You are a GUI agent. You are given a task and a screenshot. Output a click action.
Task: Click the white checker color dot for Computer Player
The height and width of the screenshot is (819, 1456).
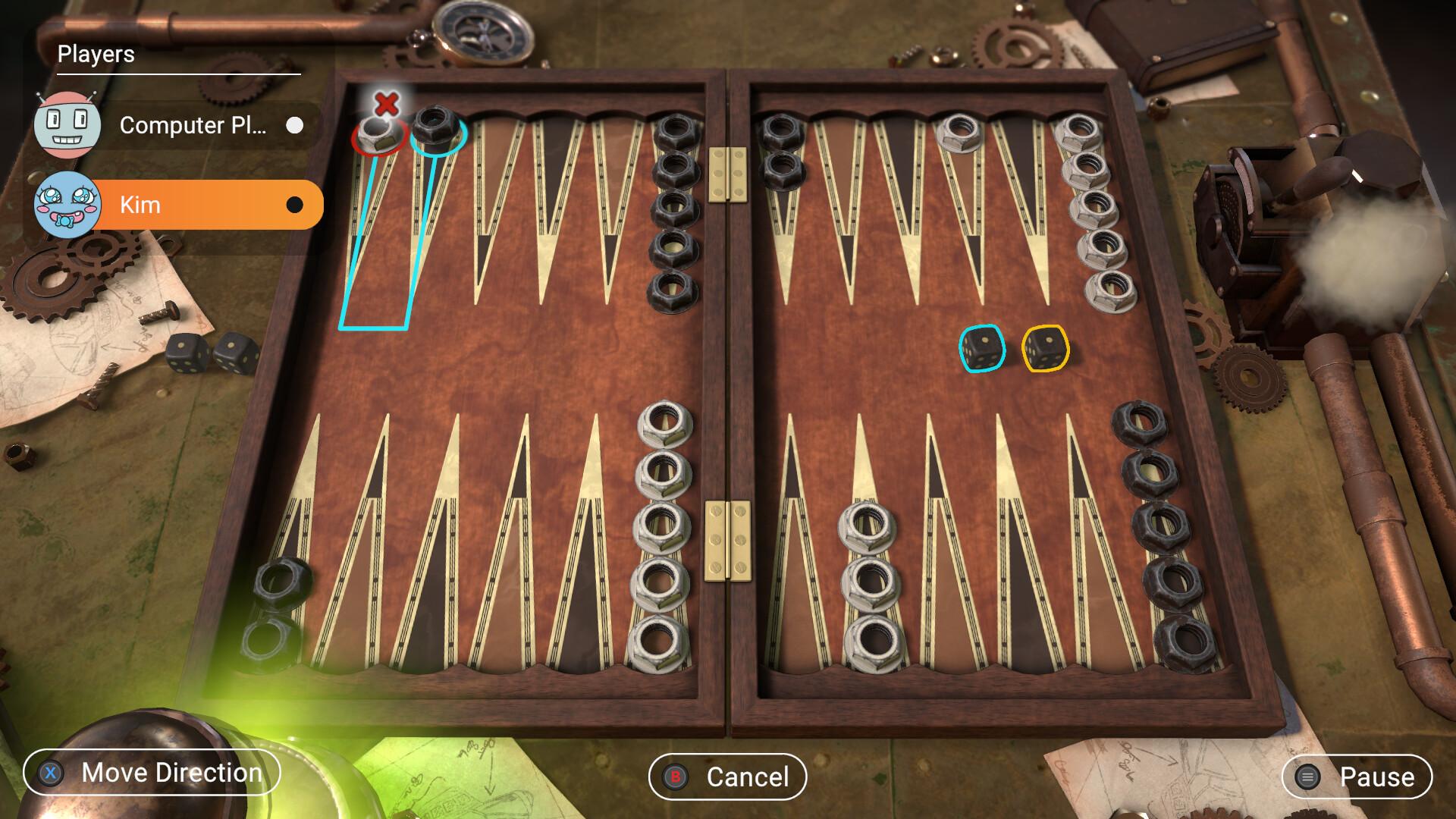tap(295, 126)
